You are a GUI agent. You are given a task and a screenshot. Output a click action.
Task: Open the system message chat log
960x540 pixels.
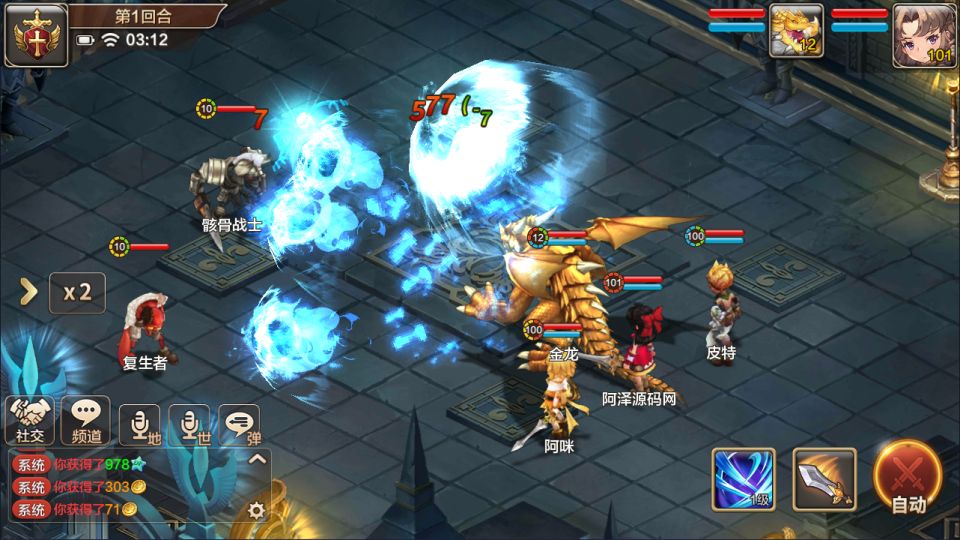130,487
